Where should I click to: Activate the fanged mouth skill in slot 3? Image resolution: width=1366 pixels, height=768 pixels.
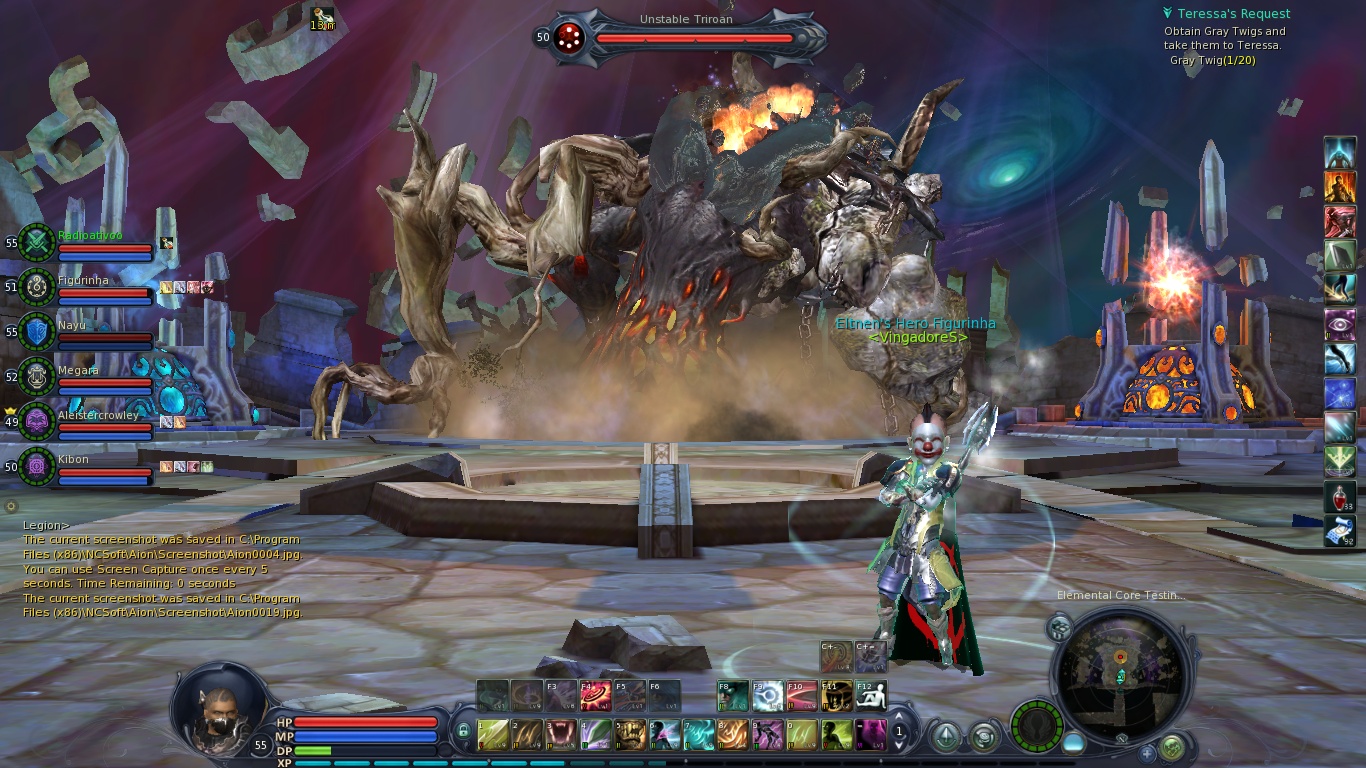(560, 735)
